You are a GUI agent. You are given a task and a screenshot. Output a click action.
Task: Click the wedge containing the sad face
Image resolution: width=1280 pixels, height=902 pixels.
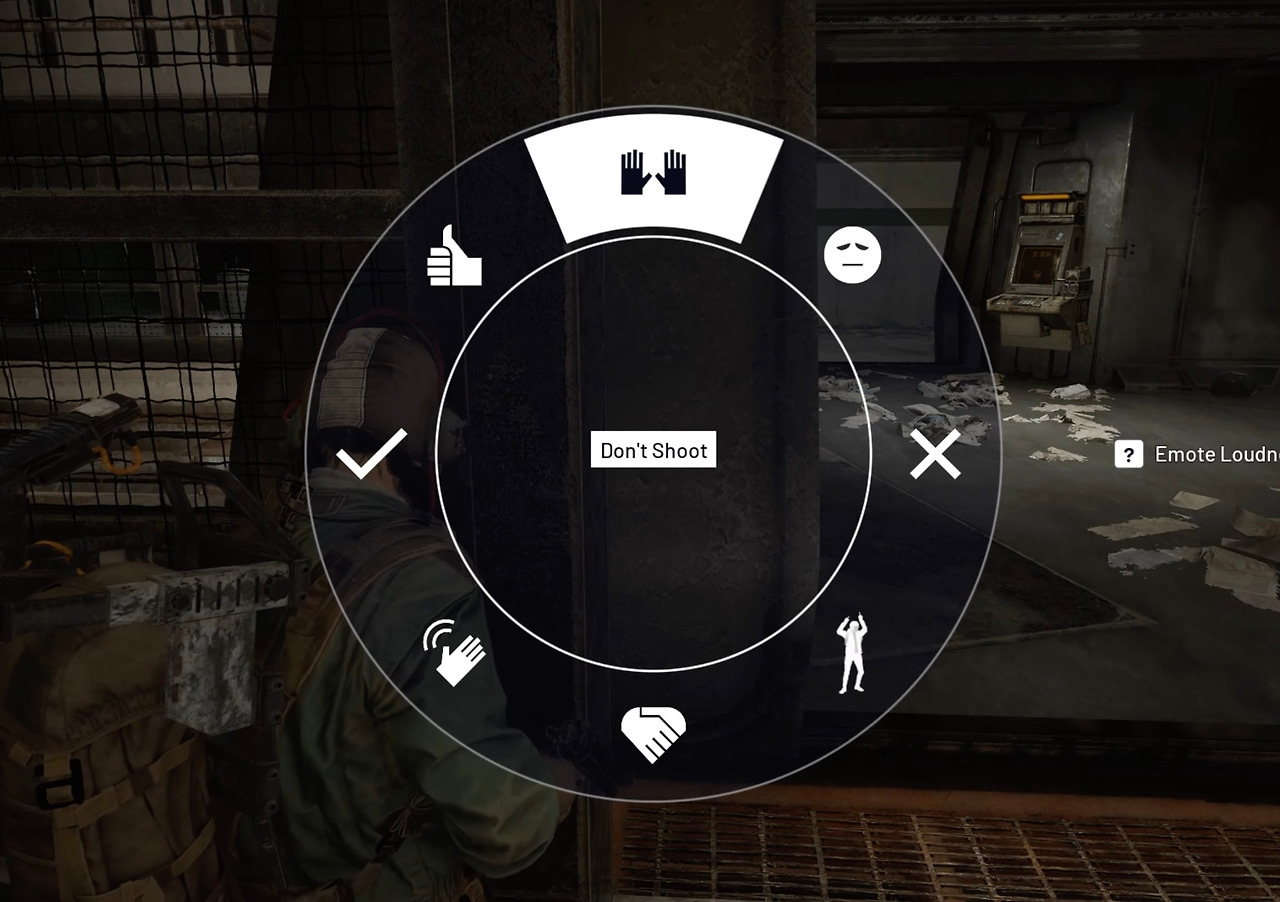tap(851, 256)
